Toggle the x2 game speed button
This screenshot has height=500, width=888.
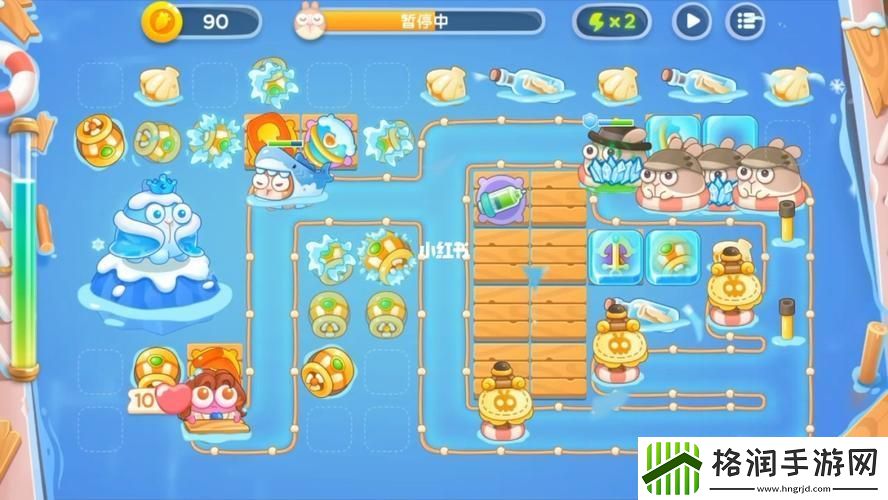(611, 21)
